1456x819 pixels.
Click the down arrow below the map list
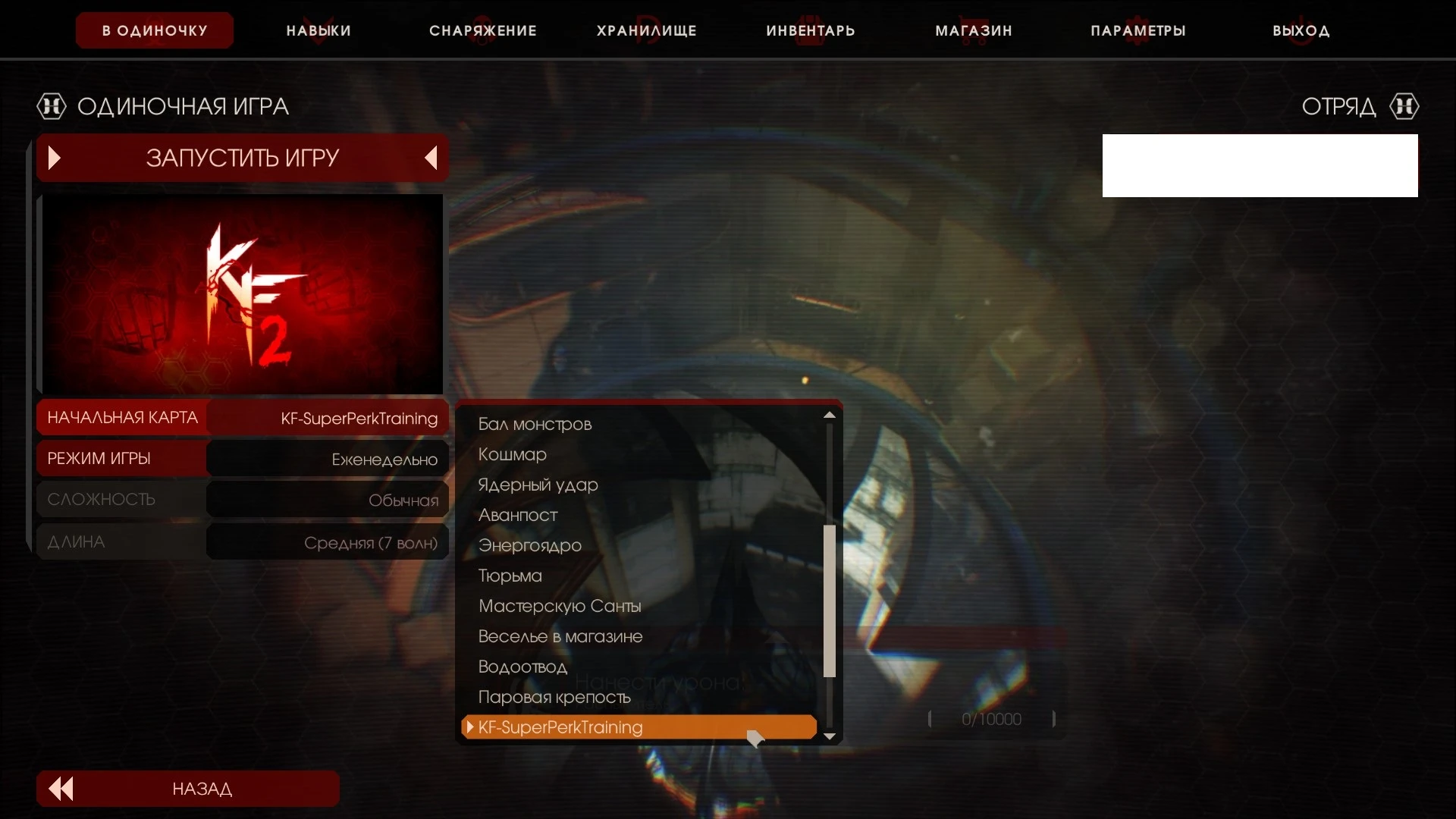coord(830,736)
